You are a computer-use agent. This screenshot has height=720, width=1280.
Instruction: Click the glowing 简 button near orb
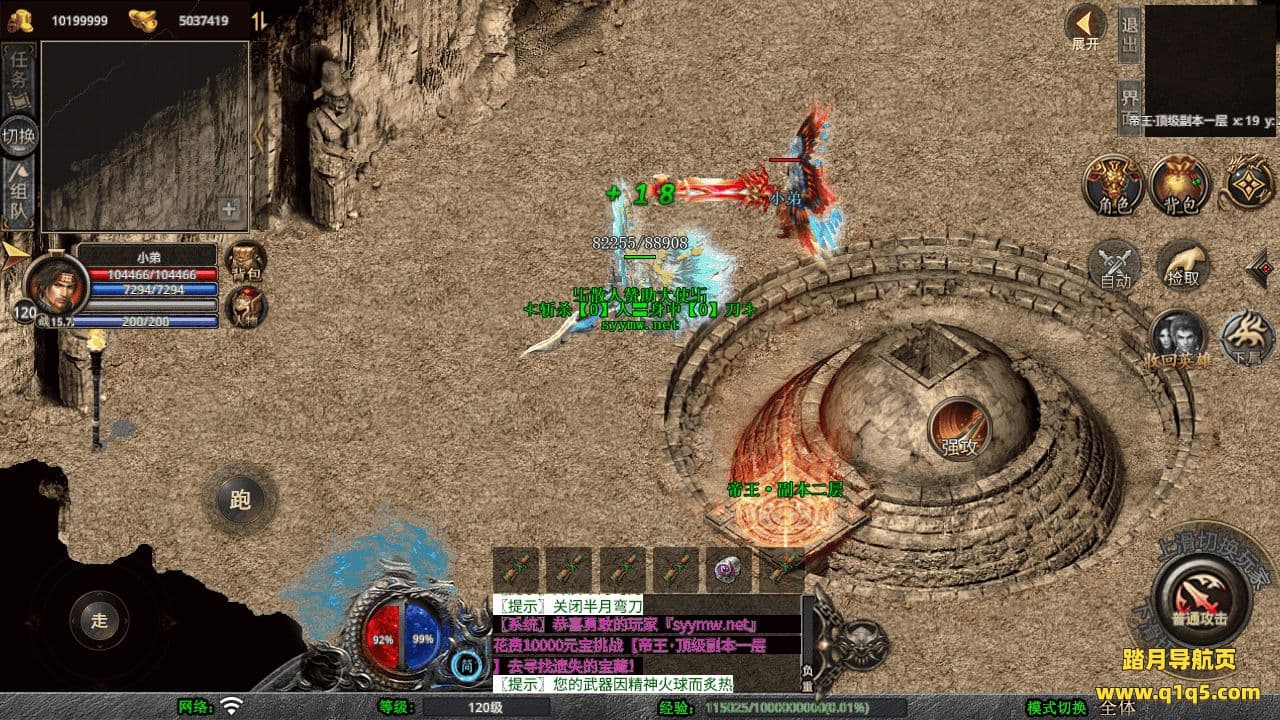466,664
